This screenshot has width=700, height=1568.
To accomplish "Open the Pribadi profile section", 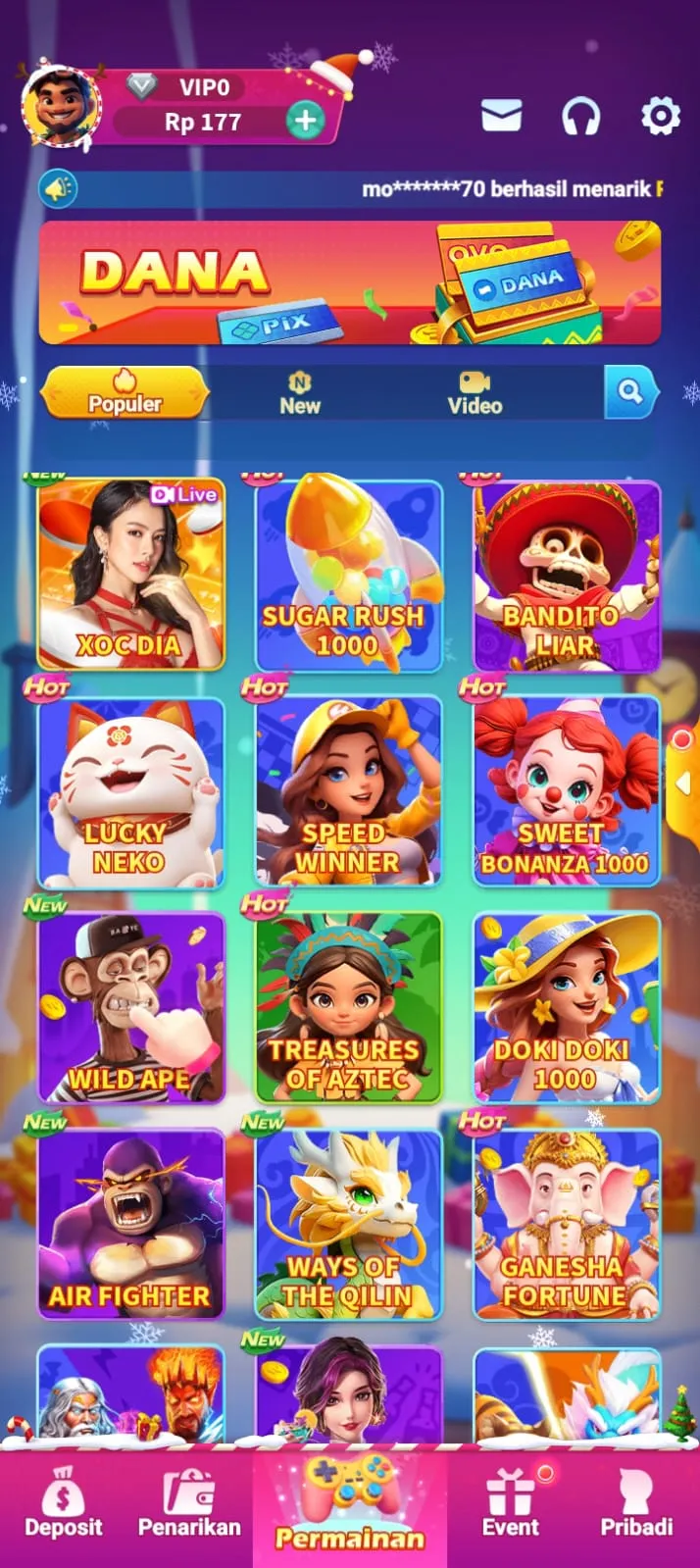I will point(636,1504).
